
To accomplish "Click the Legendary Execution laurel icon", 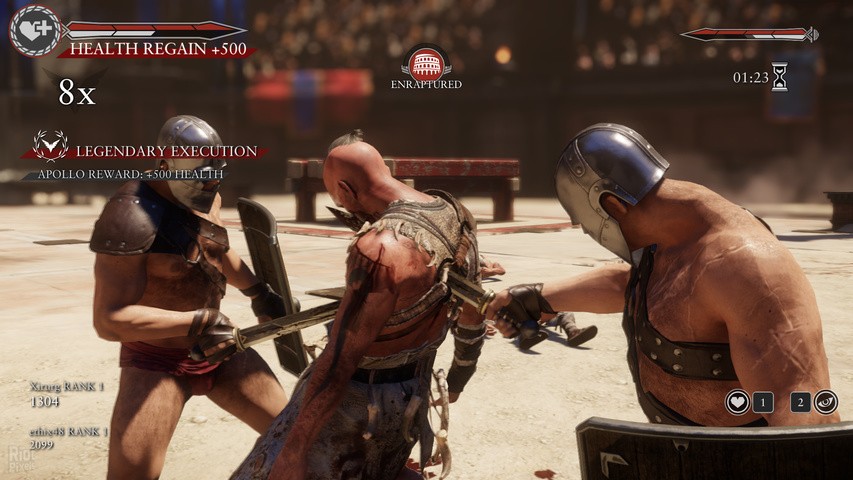I will tap(50, 146).
